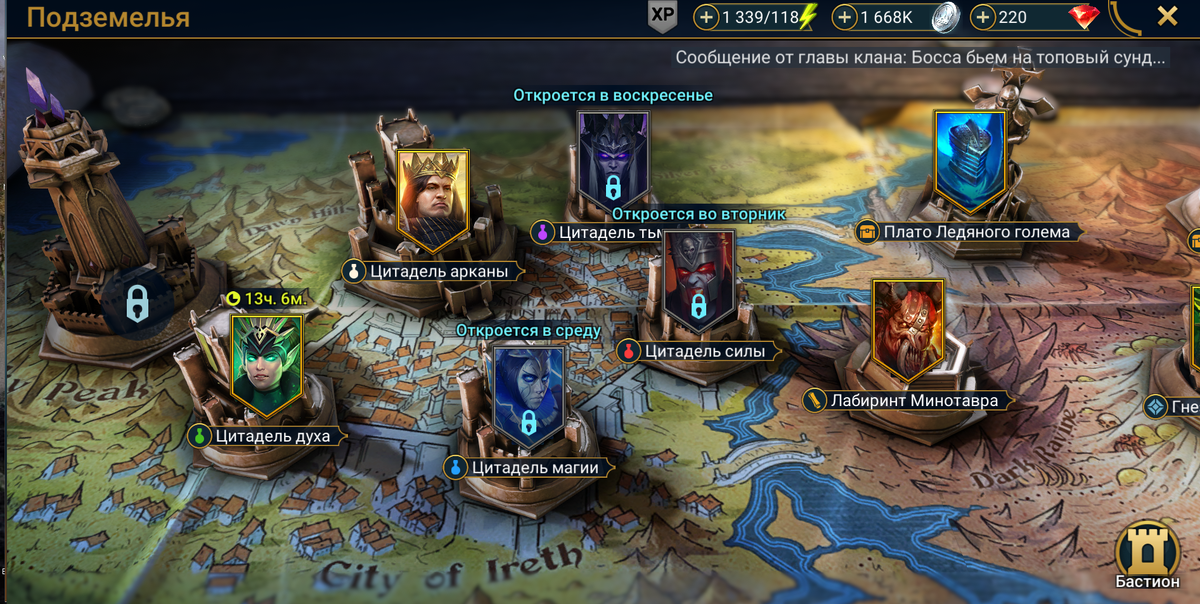1200x604 pixels.
Task: Add silver using the plus button
Action: coord(845,17)
